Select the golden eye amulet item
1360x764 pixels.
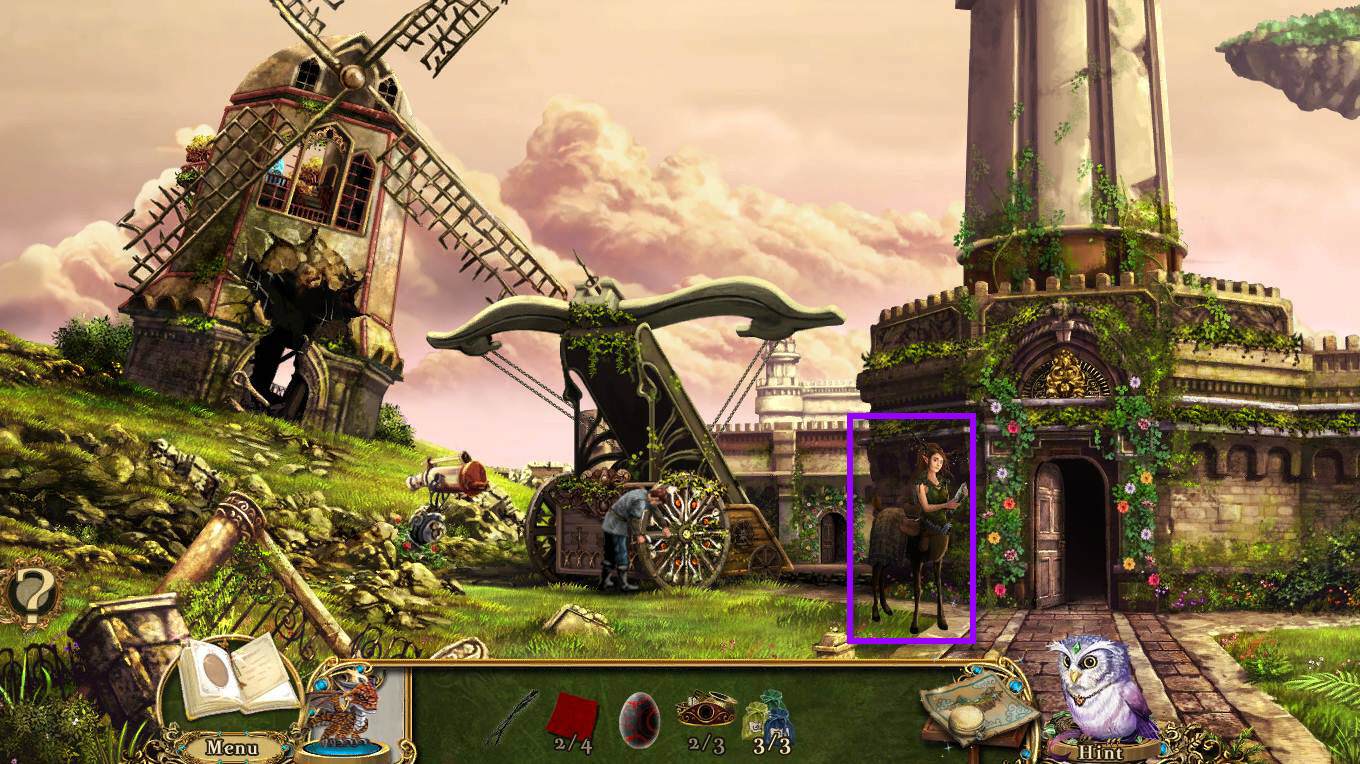point(704,712)
